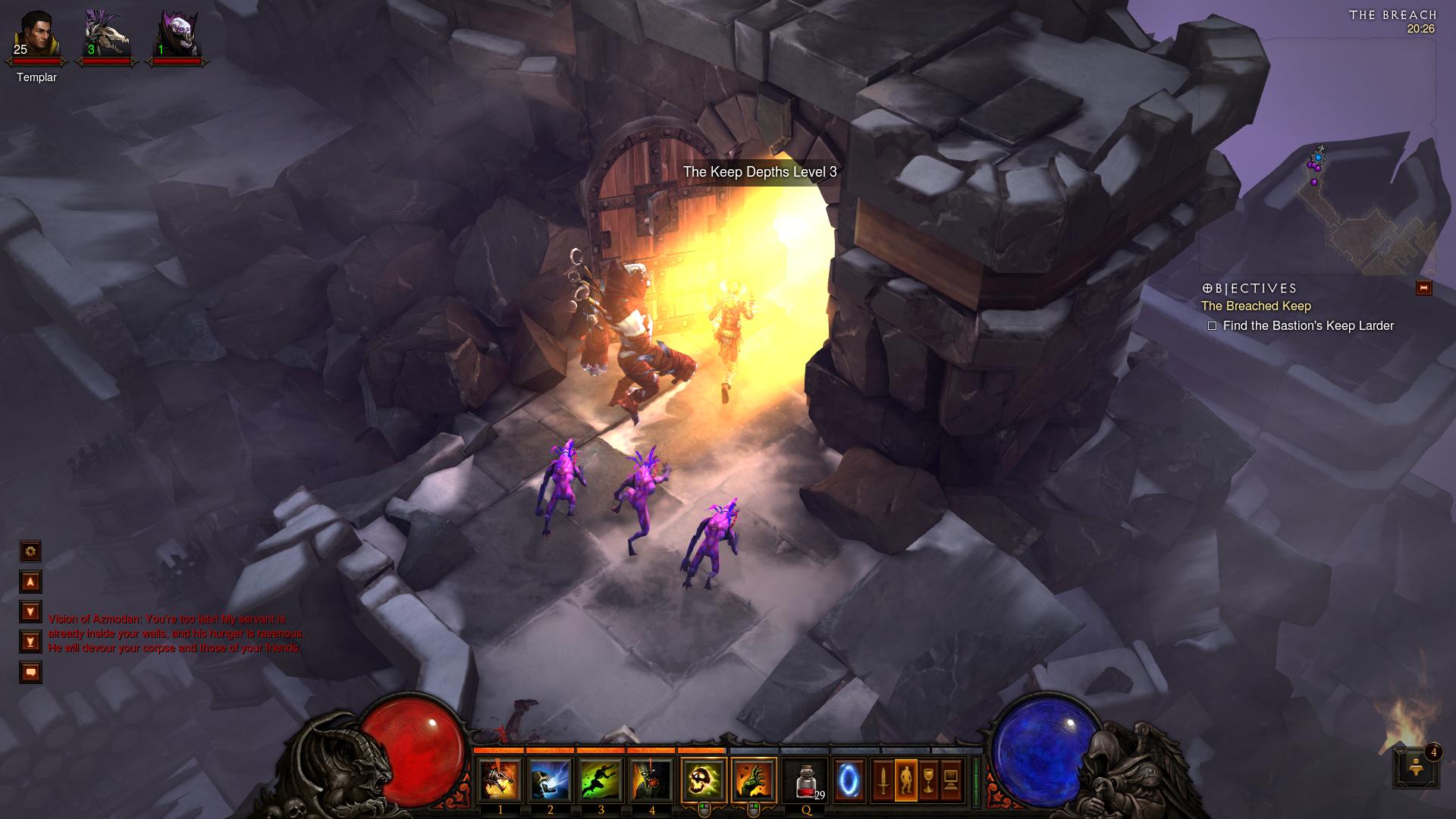Cast the blue screaming skull skill
1456x819 pixels.
(551, 780)
